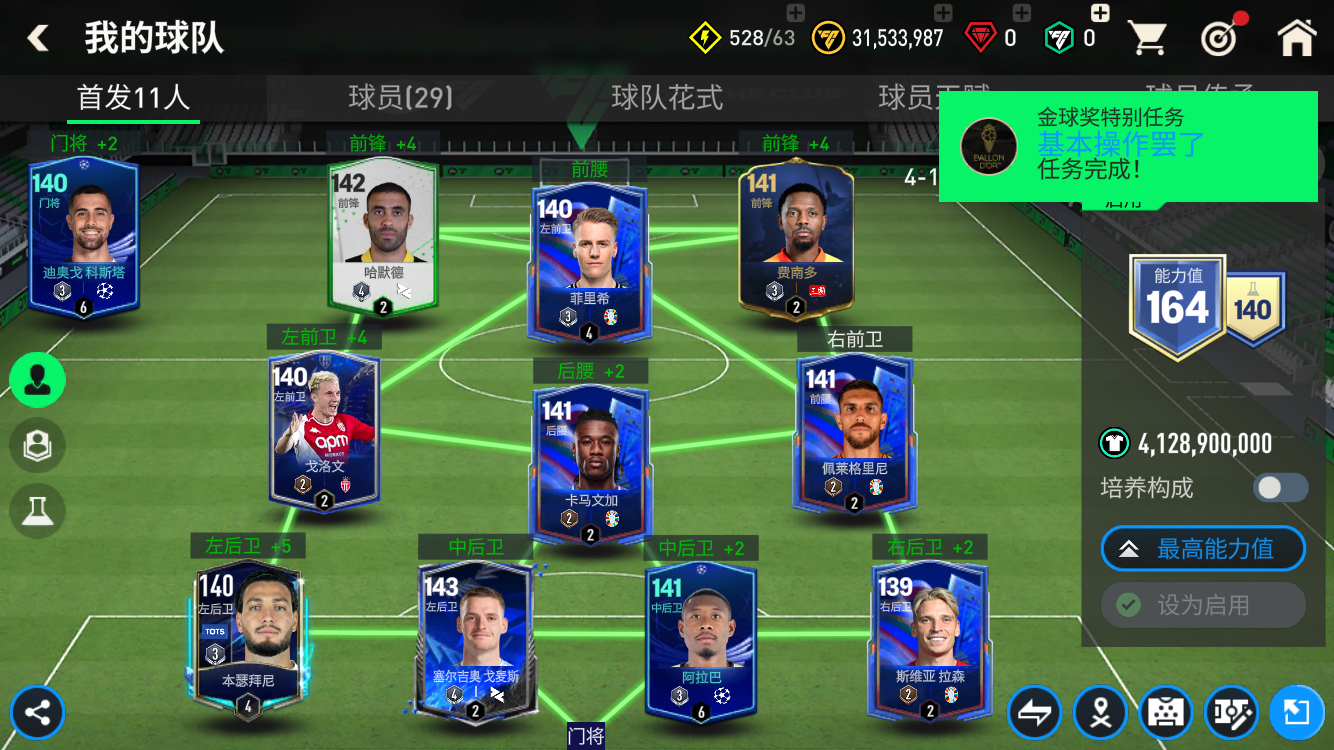The image size is (1334, 750).
Task: Open the flask training icon
Action: click(x=37, y=510)
